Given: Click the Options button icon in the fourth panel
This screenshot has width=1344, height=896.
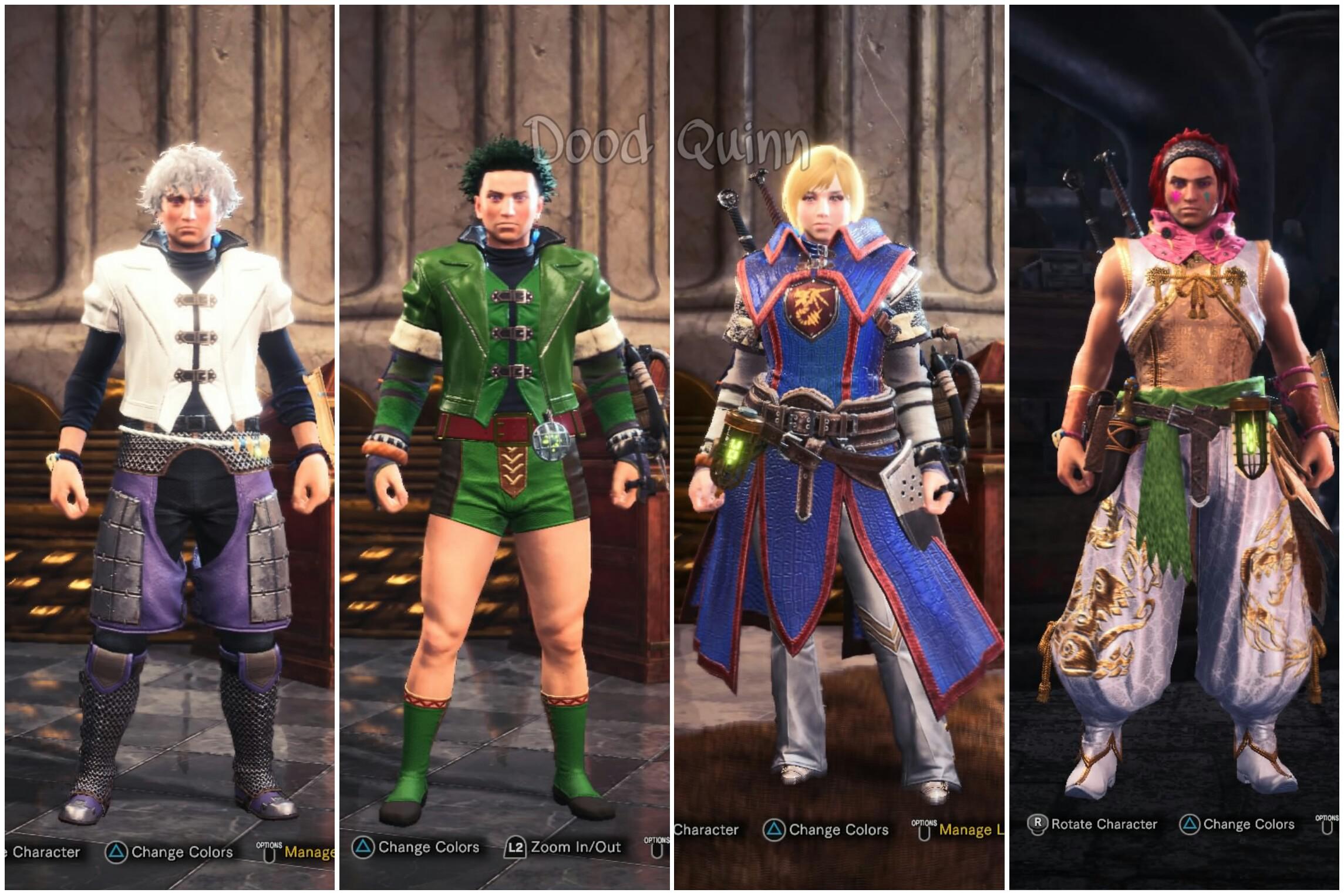Looking at the screenshot, I should (1329, 829).
